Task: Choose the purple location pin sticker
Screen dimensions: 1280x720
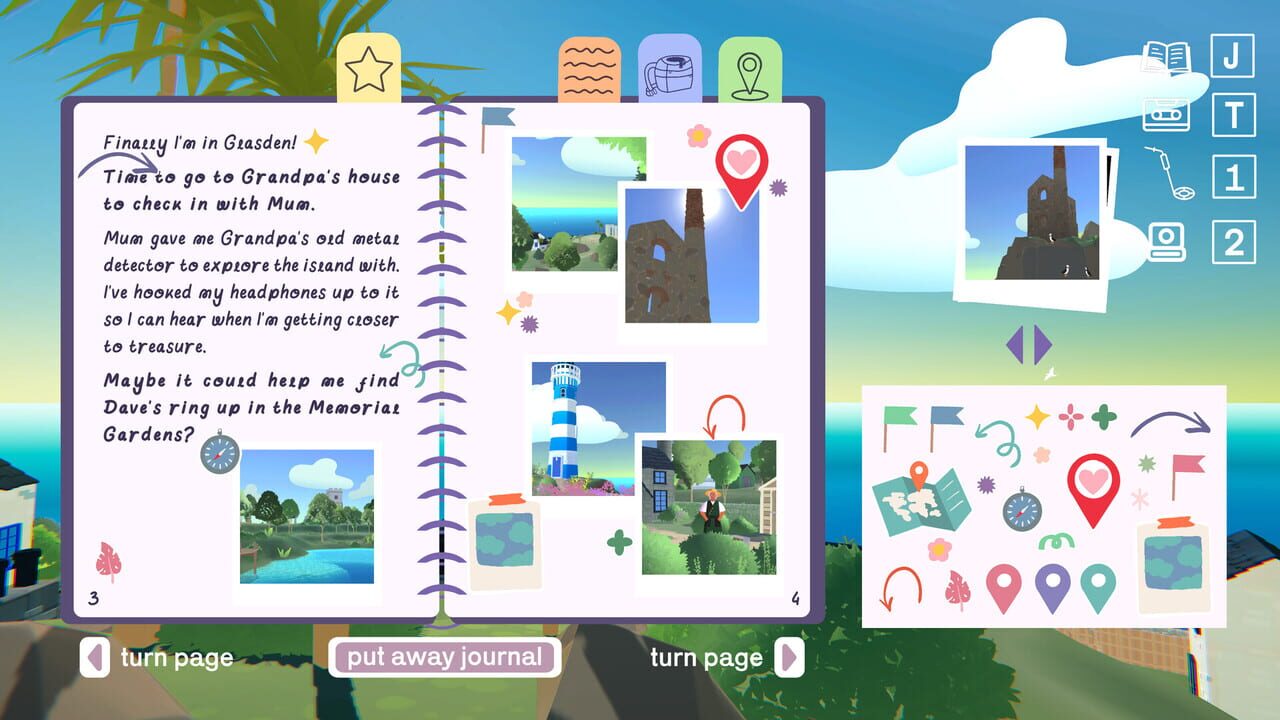Action: click(x=1052, y=585)
